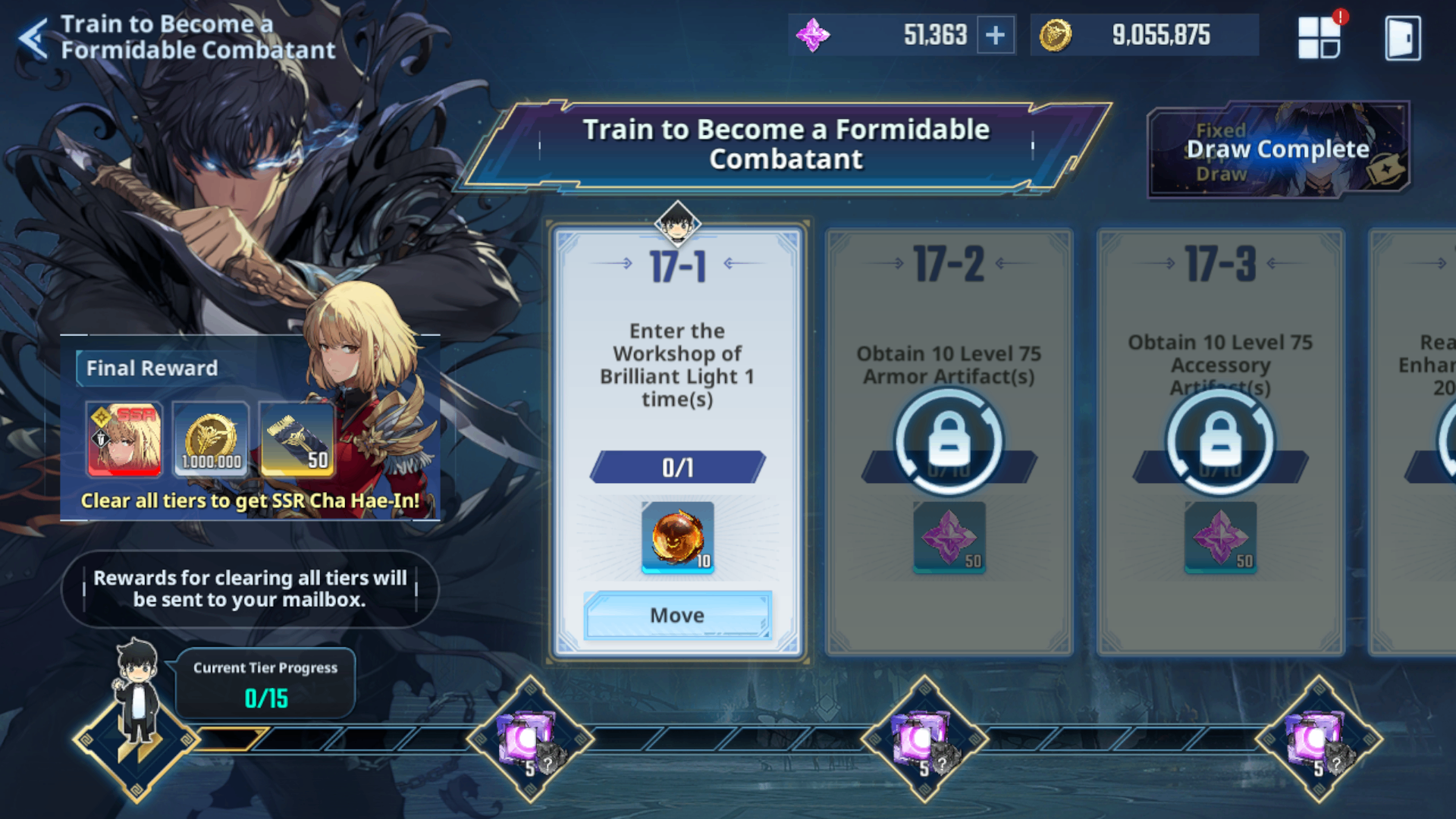Screen dimensions: 1456x819
Task: Add more purple essence stones
Action: pos(995,36)
